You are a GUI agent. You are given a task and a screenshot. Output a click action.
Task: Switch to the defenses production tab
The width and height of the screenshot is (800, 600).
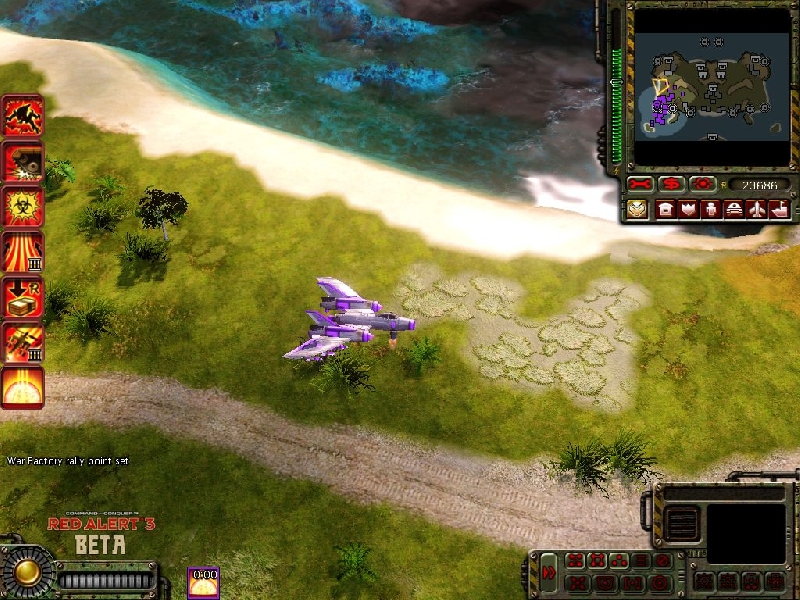(688, 209)
